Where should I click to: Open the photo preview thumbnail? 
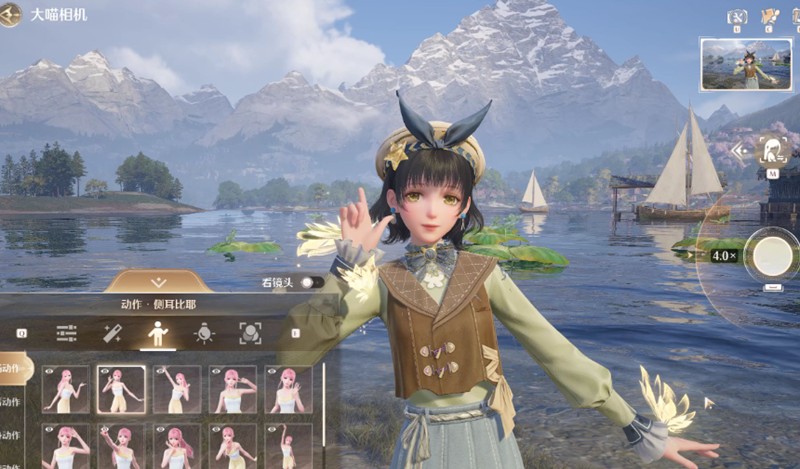[x=745, y=65]
